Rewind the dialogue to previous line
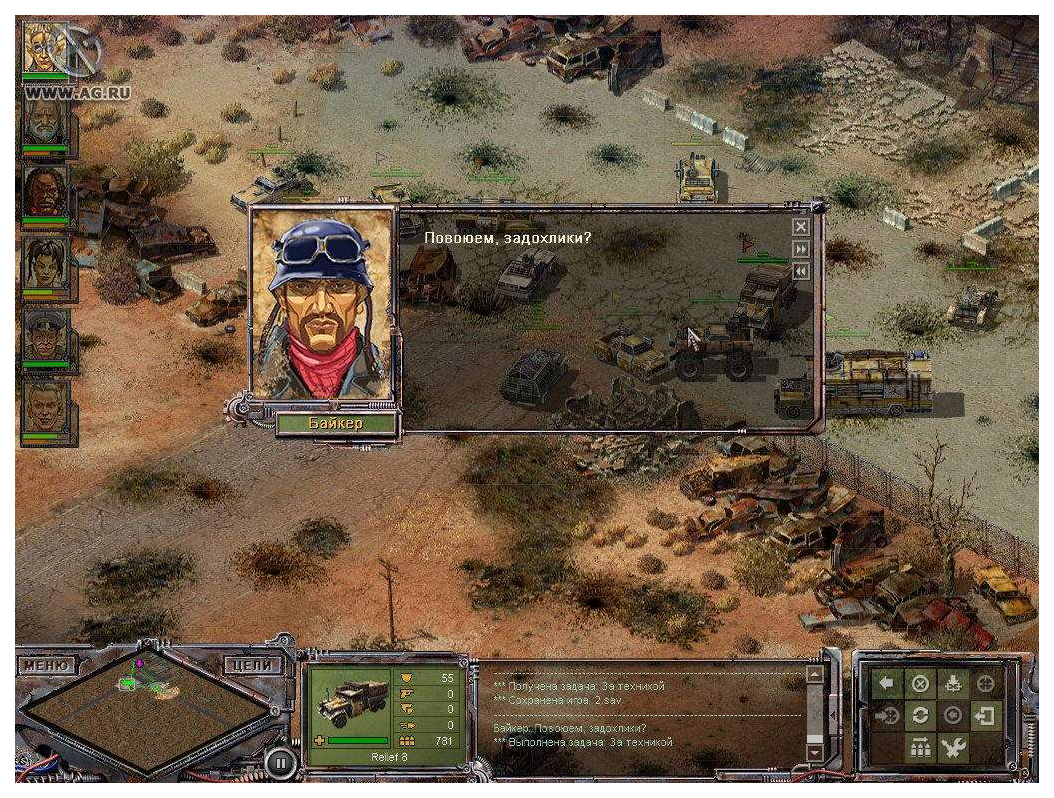The width and height of the screenshot is (1054, 798). coord(800,271)
